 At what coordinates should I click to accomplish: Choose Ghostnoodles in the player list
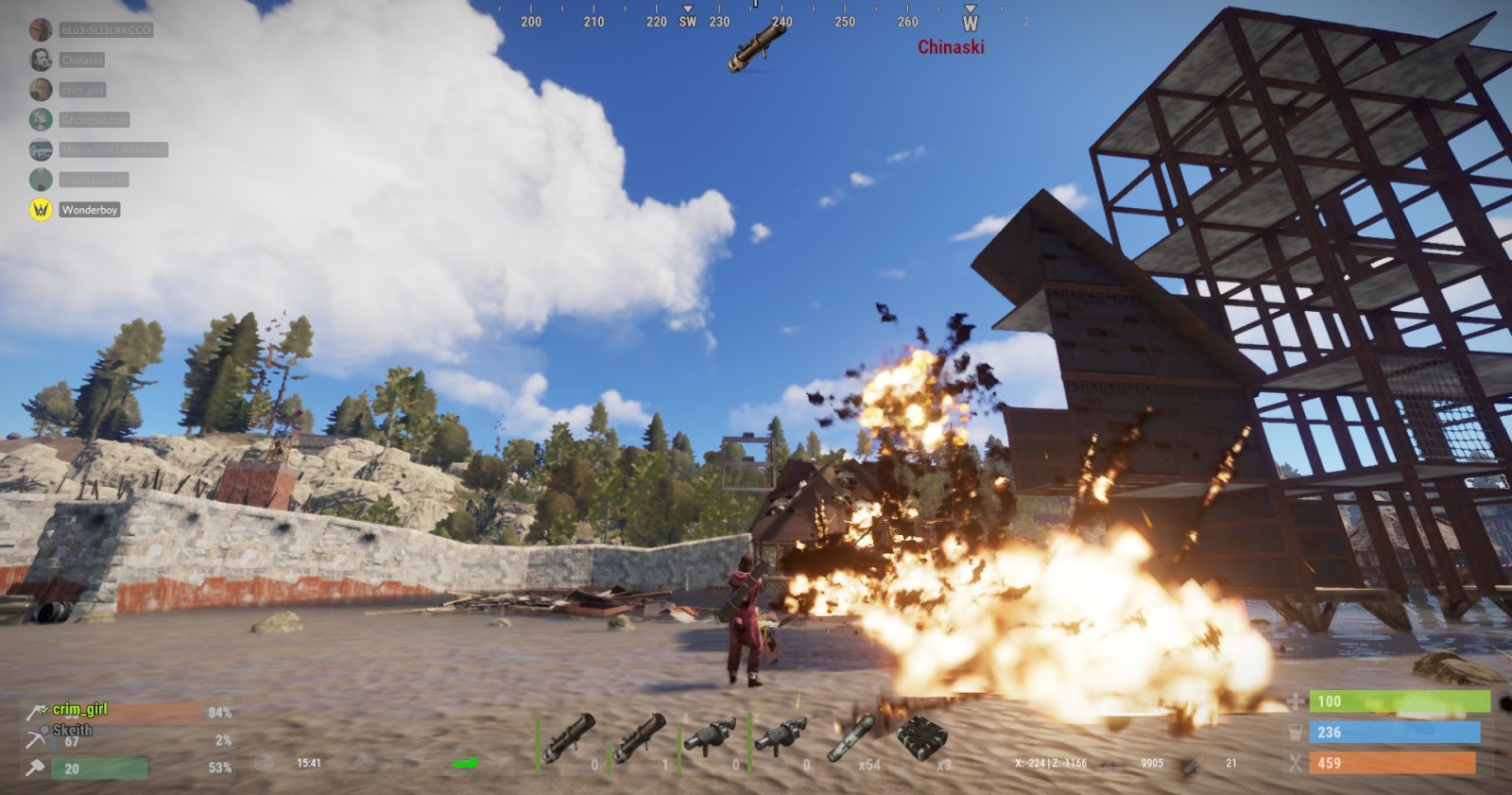coord(94,120)
